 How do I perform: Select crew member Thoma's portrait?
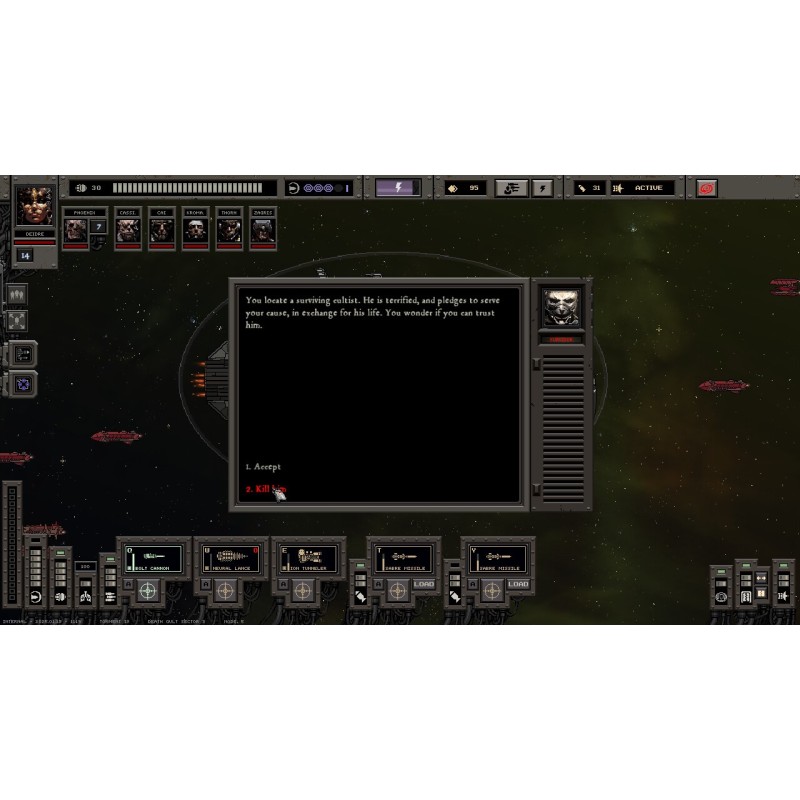[x=229, y=230]
